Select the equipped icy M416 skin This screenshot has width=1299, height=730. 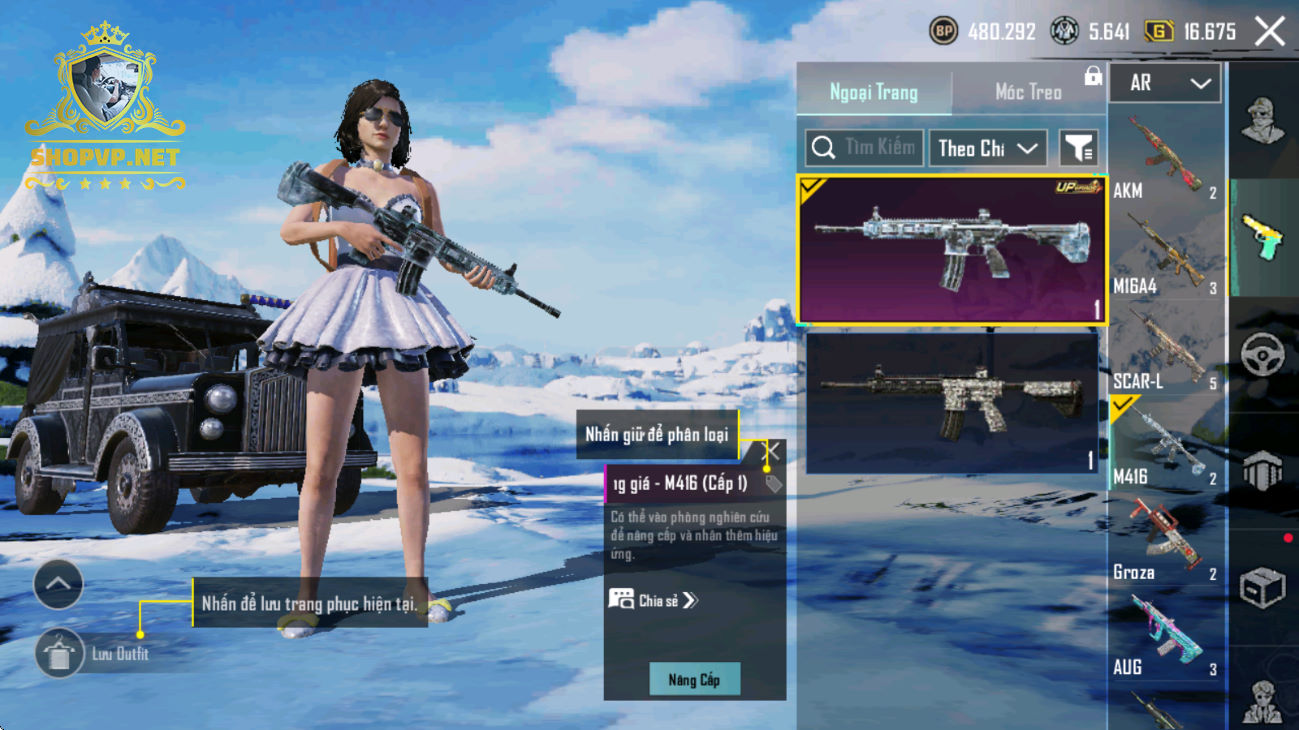point(951,250)
